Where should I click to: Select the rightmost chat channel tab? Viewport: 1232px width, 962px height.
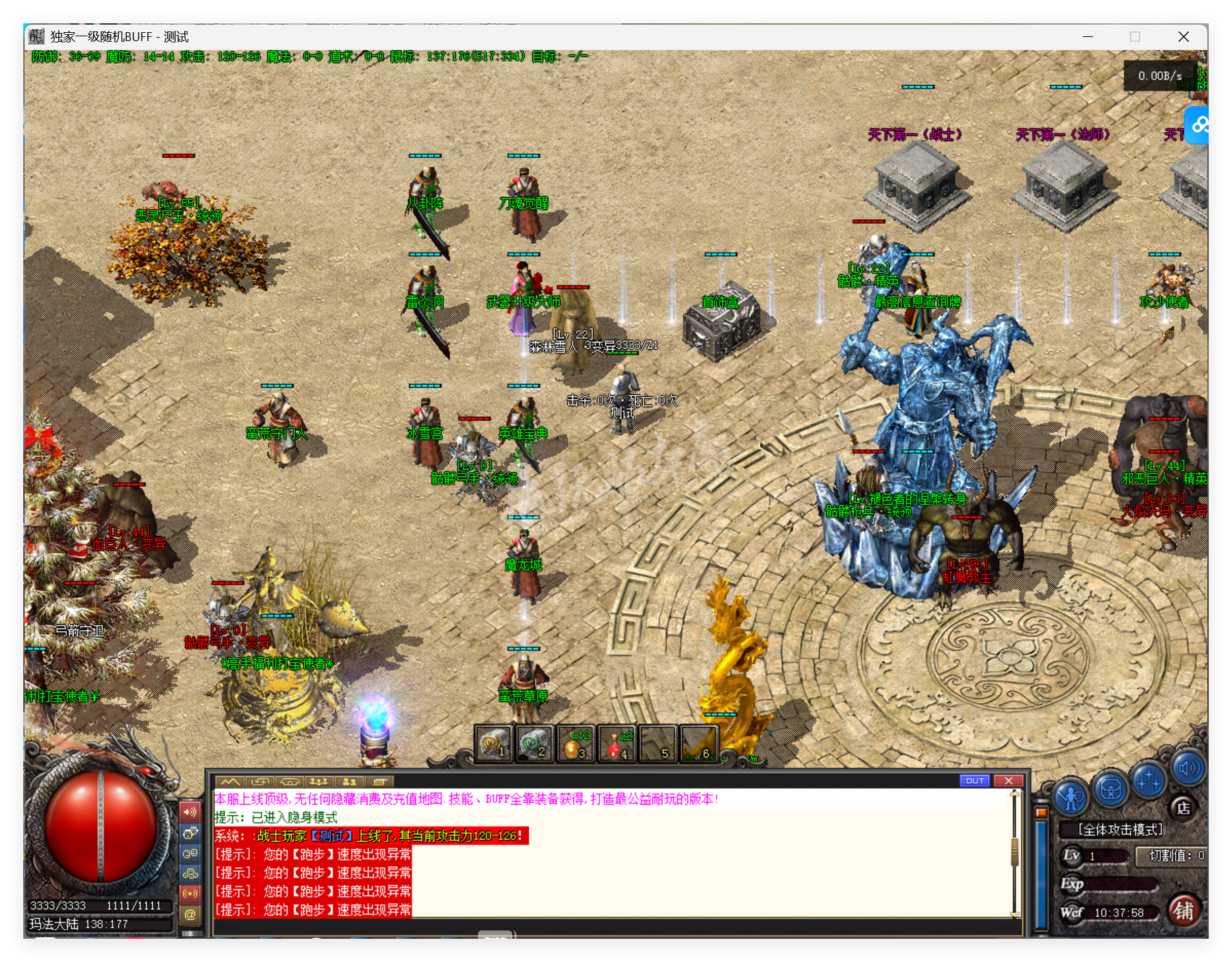379,781
